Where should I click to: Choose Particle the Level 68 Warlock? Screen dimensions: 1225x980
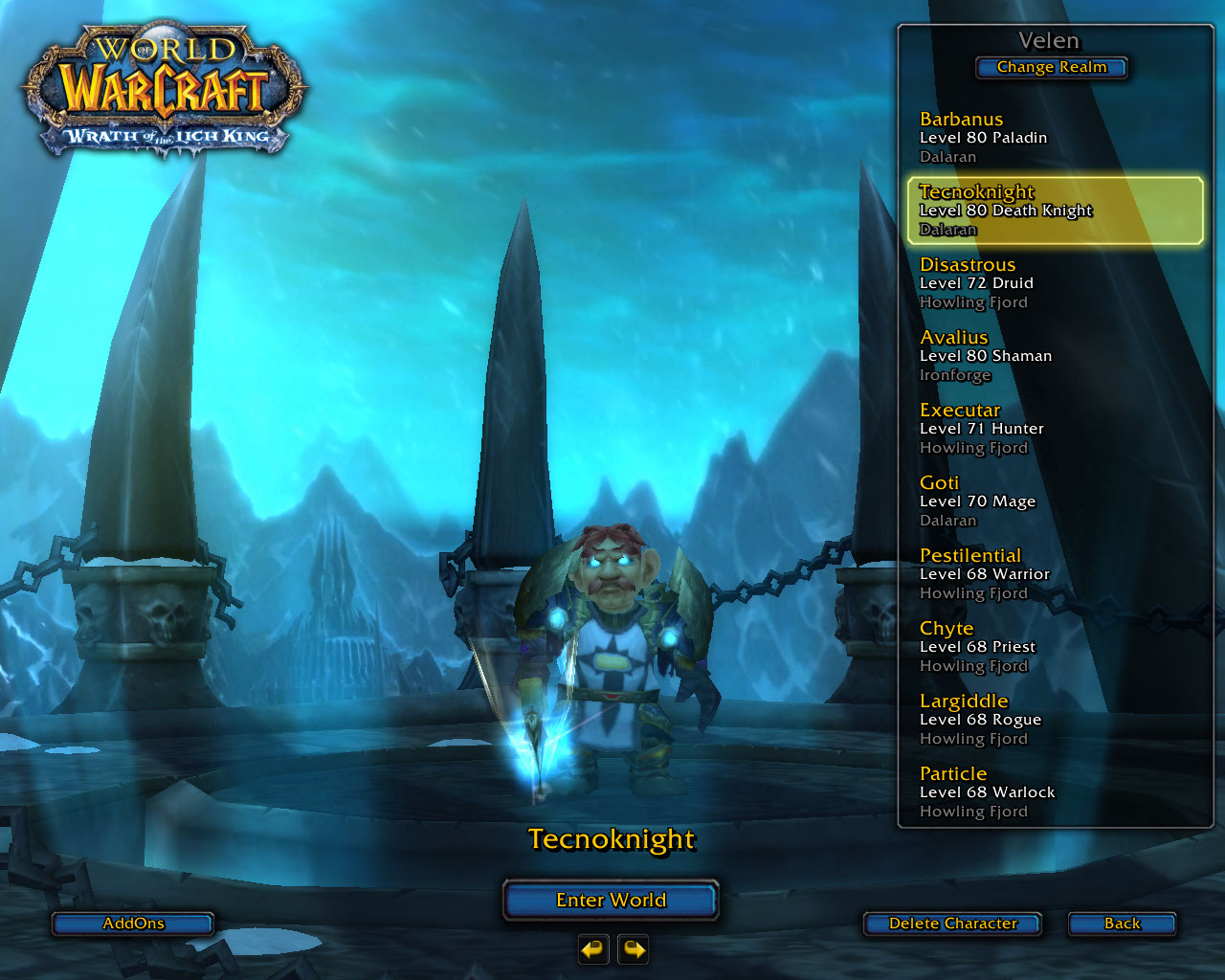click(1053, 791)
